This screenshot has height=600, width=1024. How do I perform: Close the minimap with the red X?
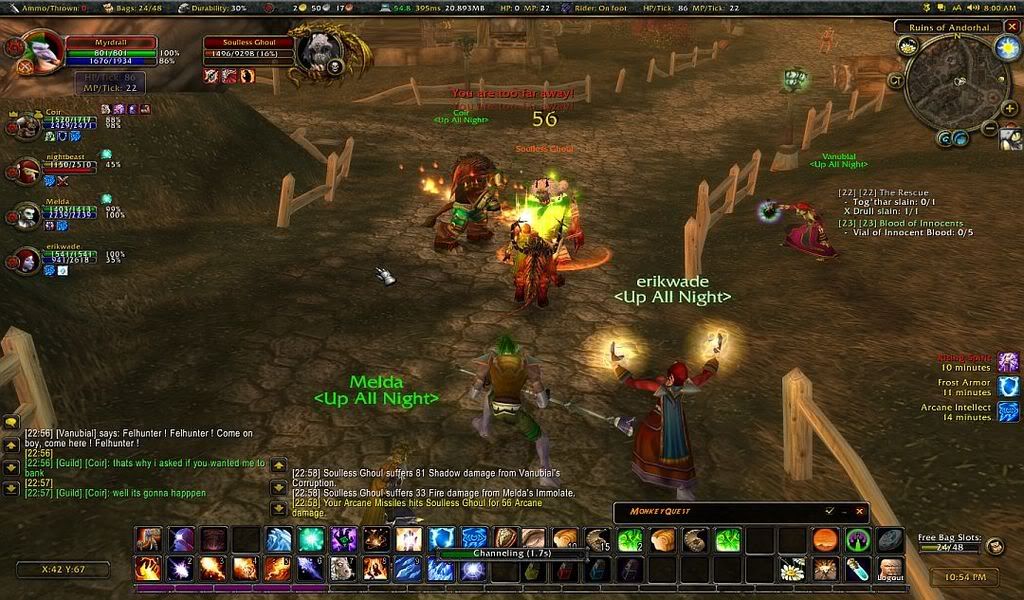pos(1013,27)
